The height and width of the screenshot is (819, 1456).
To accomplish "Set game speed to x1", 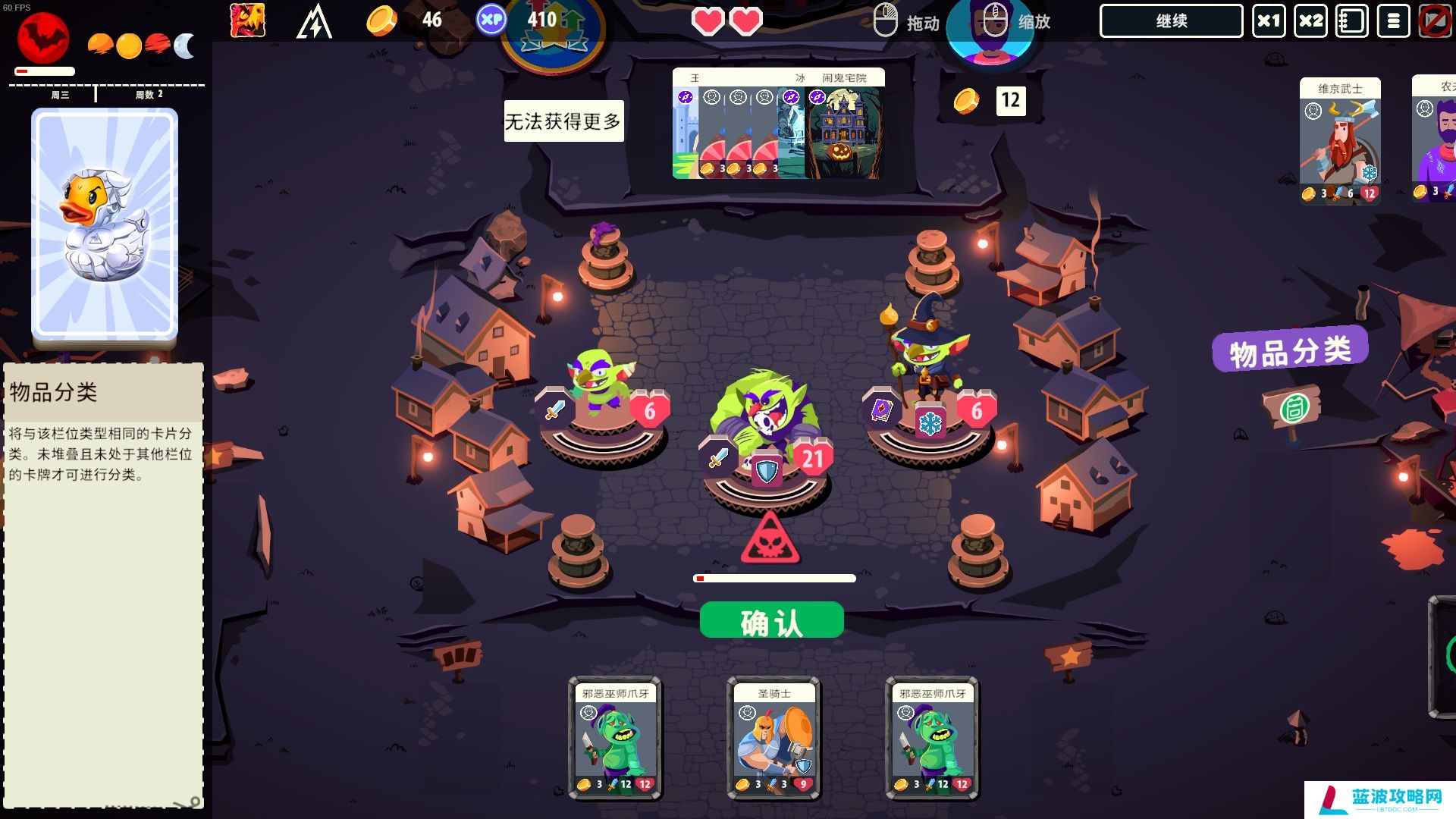I will (1269, 21).
